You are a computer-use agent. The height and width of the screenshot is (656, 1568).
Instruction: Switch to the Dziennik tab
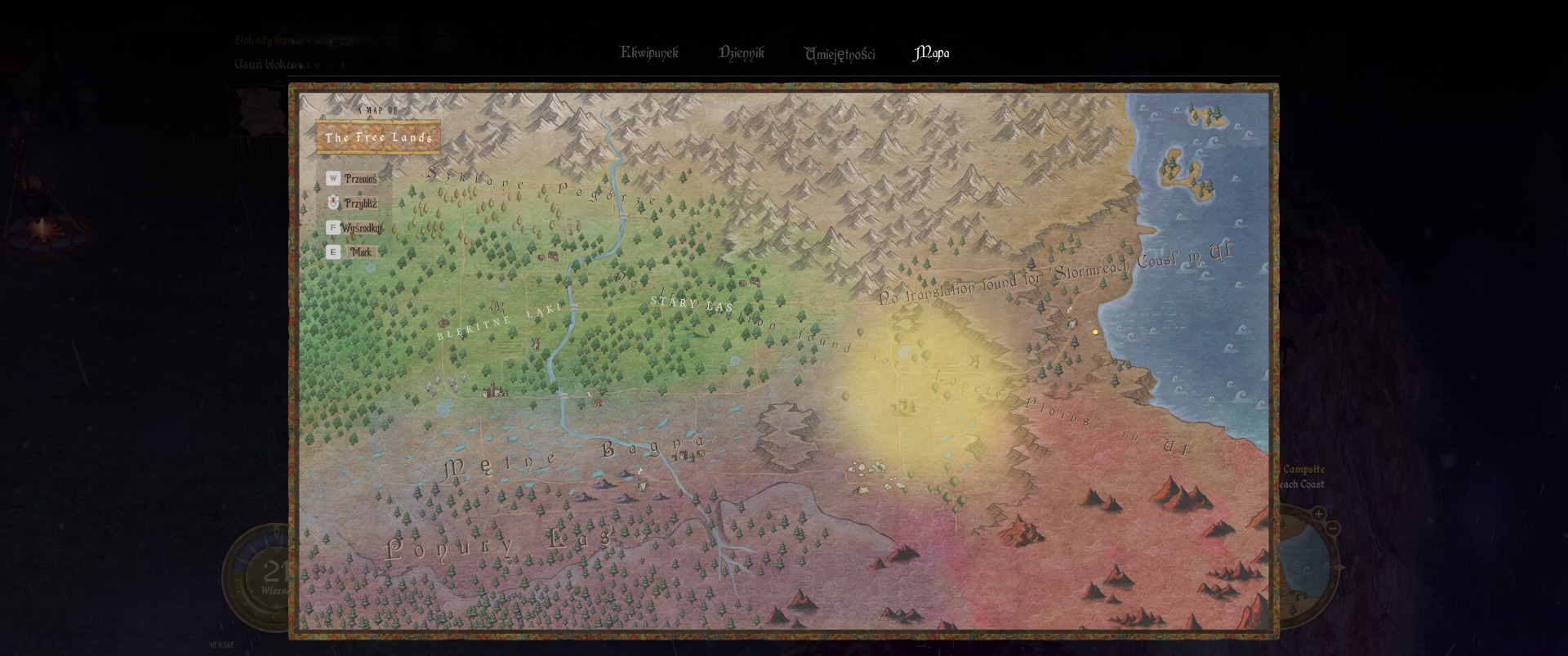(x=741, y=53)
